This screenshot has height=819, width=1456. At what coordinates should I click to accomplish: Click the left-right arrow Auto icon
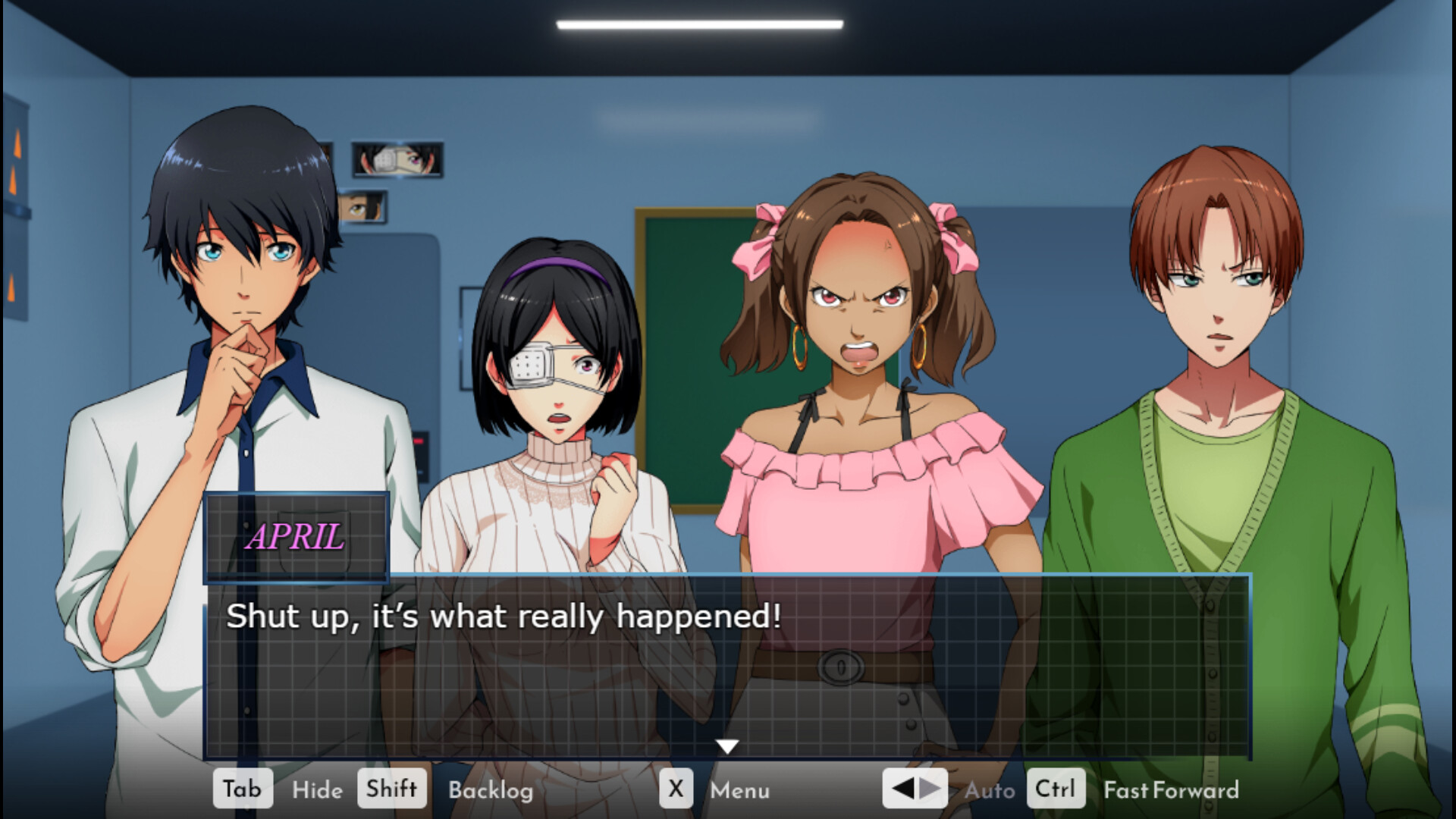(914, 789)
